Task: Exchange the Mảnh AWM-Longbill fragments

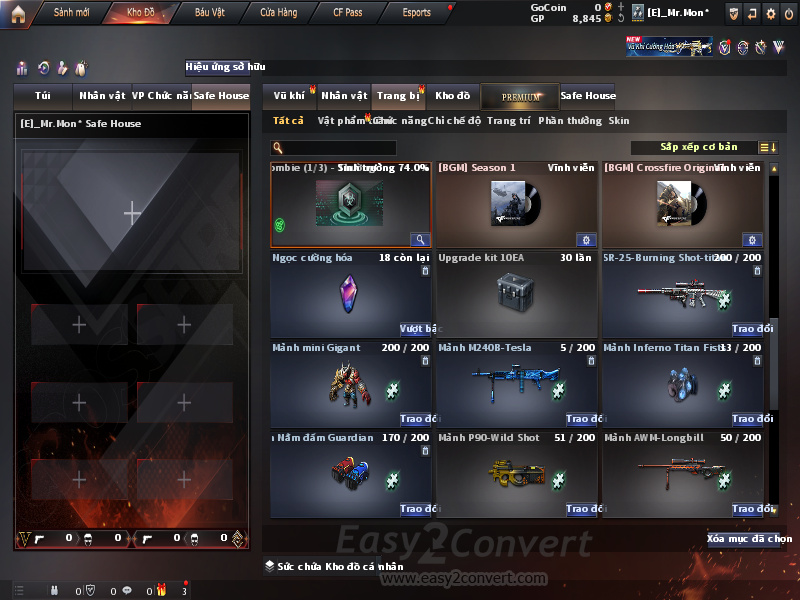Action: tap(750, 509)
